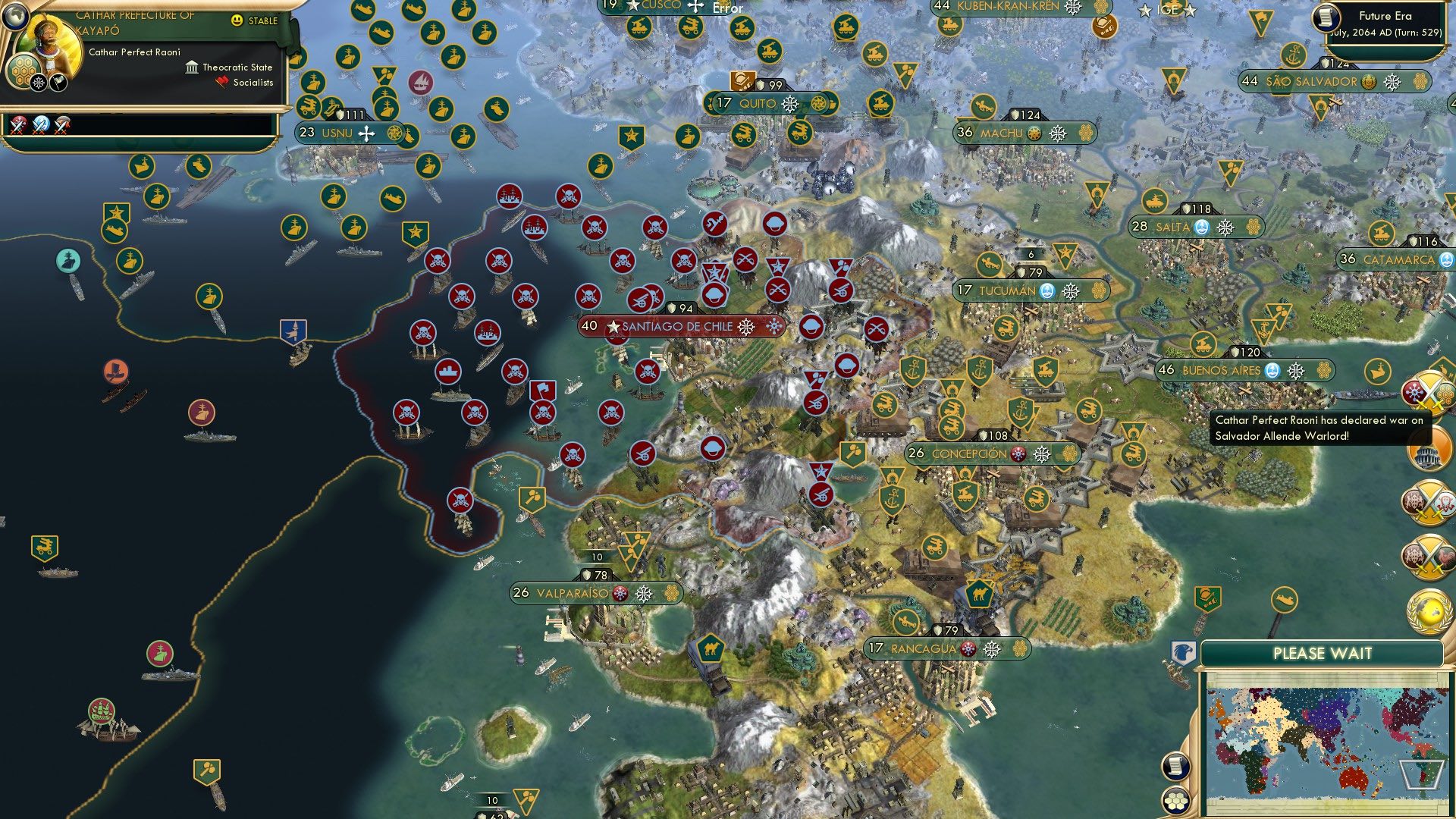Viewport: 1456px width, 819px height.
Task: Click the PLEASE WAIT banner
Action: (x=1324, y=652)
